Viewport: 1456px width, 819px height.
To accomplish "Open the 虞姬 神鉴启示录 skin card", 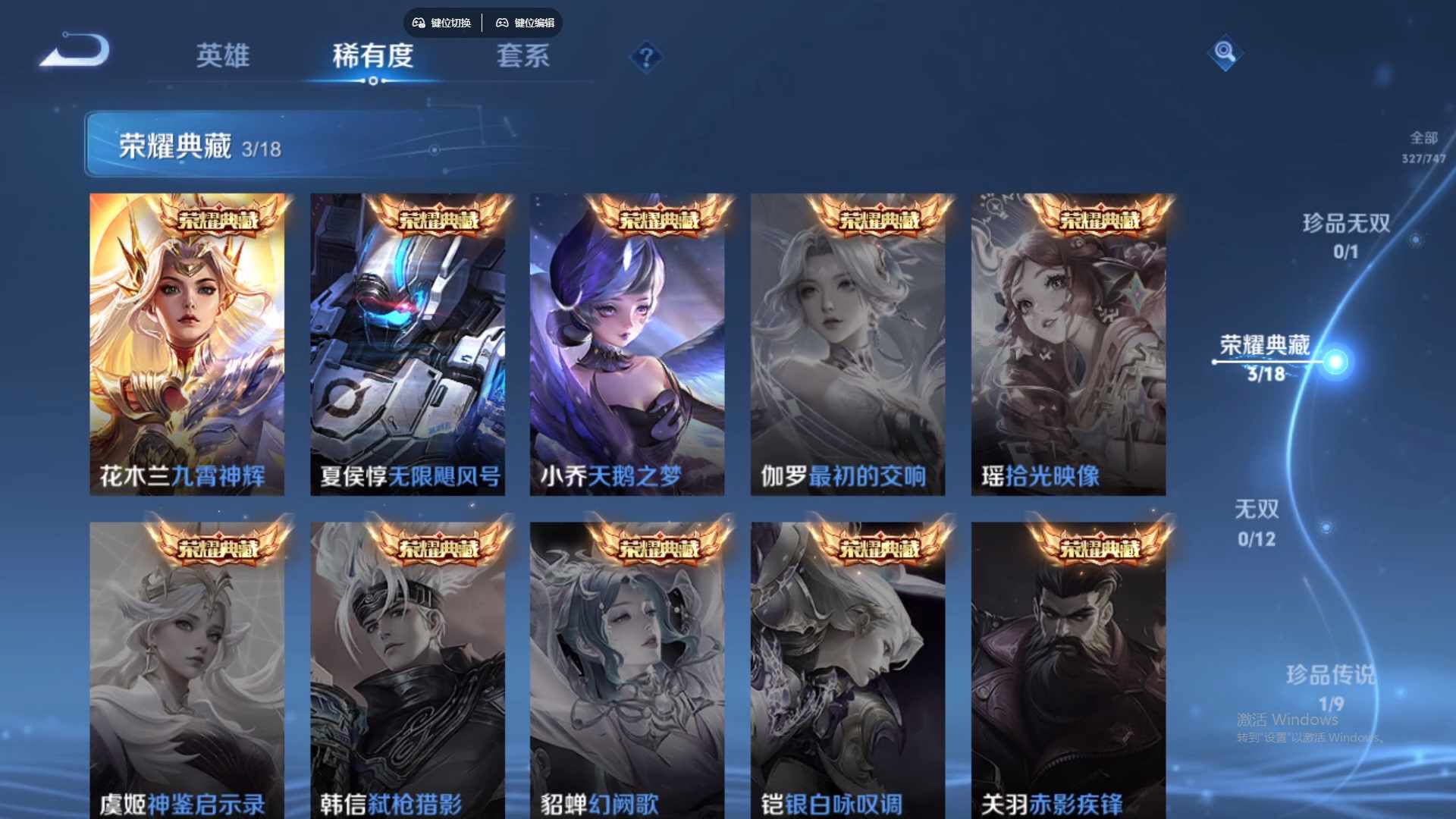I will pos(187,671).
